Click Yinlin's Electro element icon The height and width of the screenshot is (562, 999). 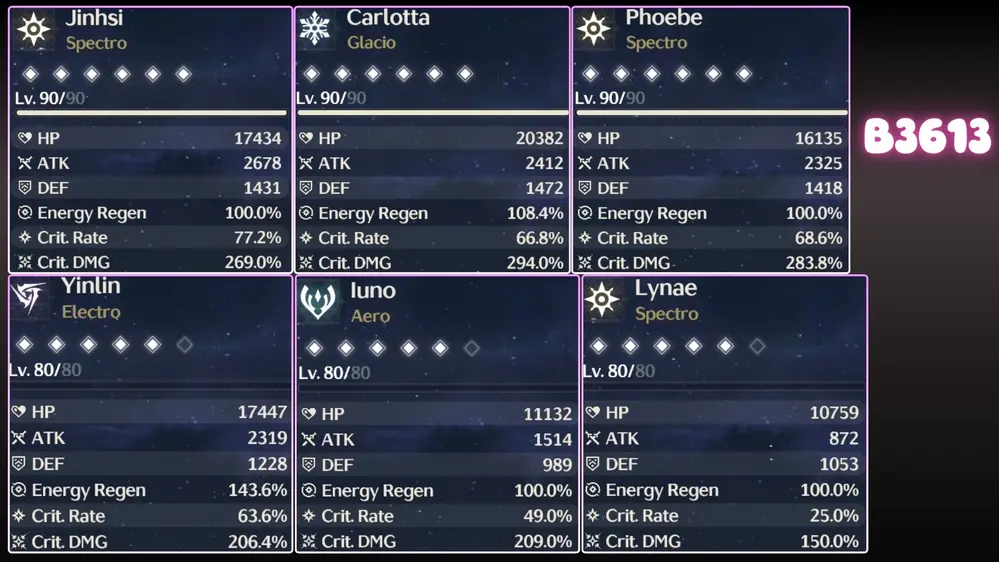[x=30, y=298]
